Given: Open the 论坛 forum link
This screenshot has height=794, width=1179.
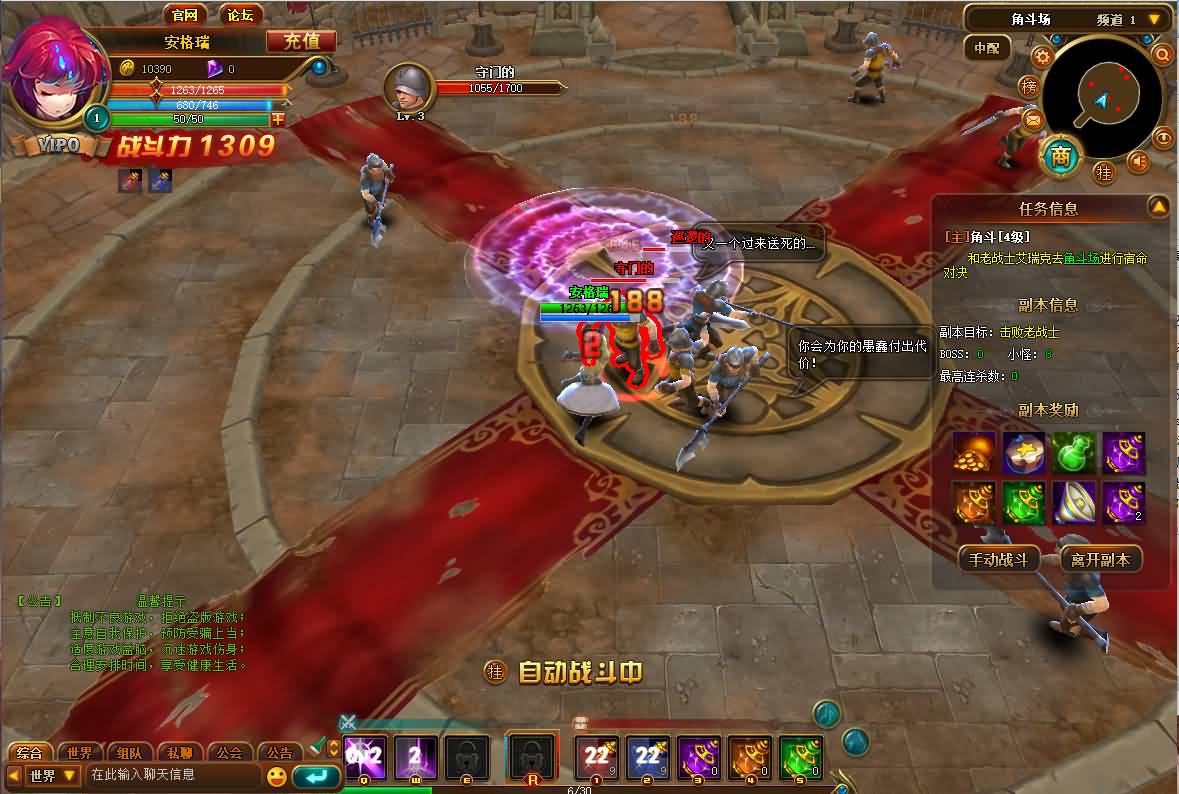Looking at the screenshot, I should tap(240, 14).
